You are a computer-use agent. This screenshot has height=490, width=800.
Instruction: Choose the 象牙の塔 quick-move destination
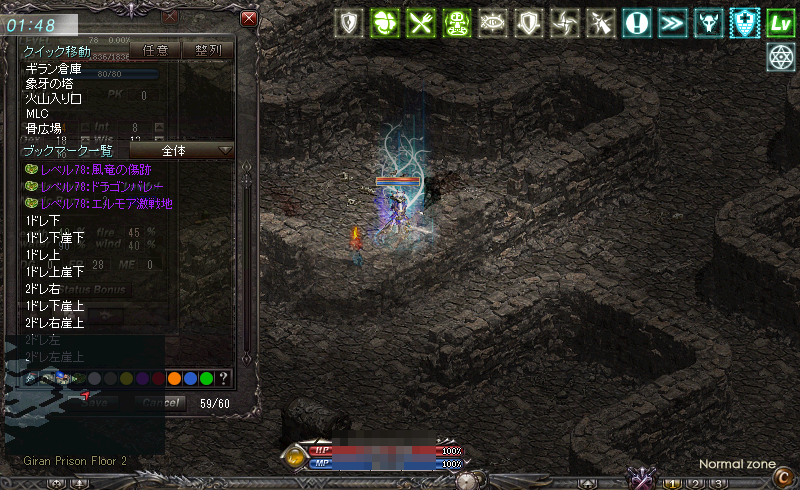pos(50,83)
